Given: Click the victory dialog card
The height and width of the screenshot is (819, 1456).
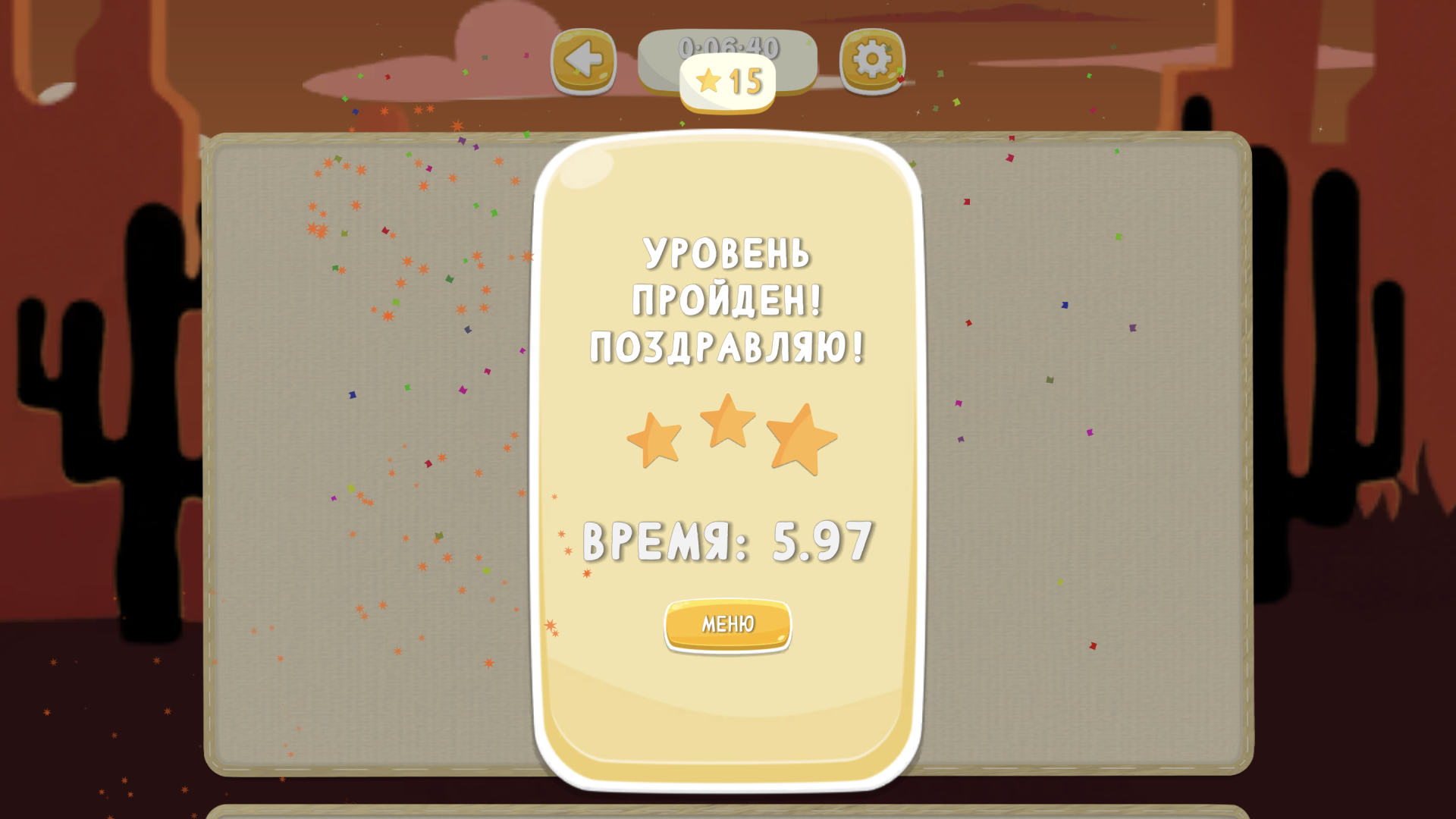Looking at the screenshot, I should click(728, 705).
